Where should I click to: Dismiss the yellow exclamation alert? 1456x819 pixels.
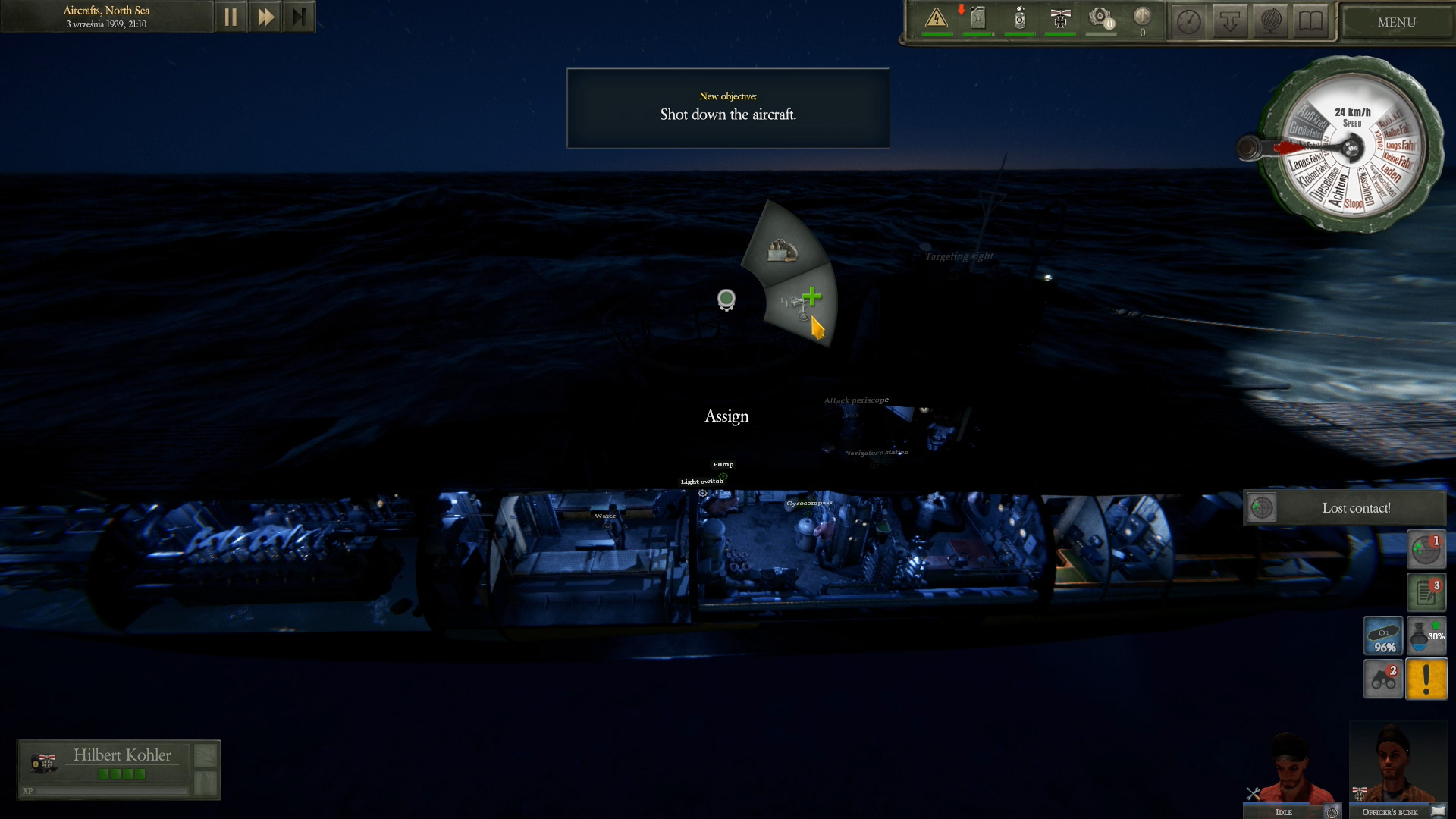[1426, 679]
